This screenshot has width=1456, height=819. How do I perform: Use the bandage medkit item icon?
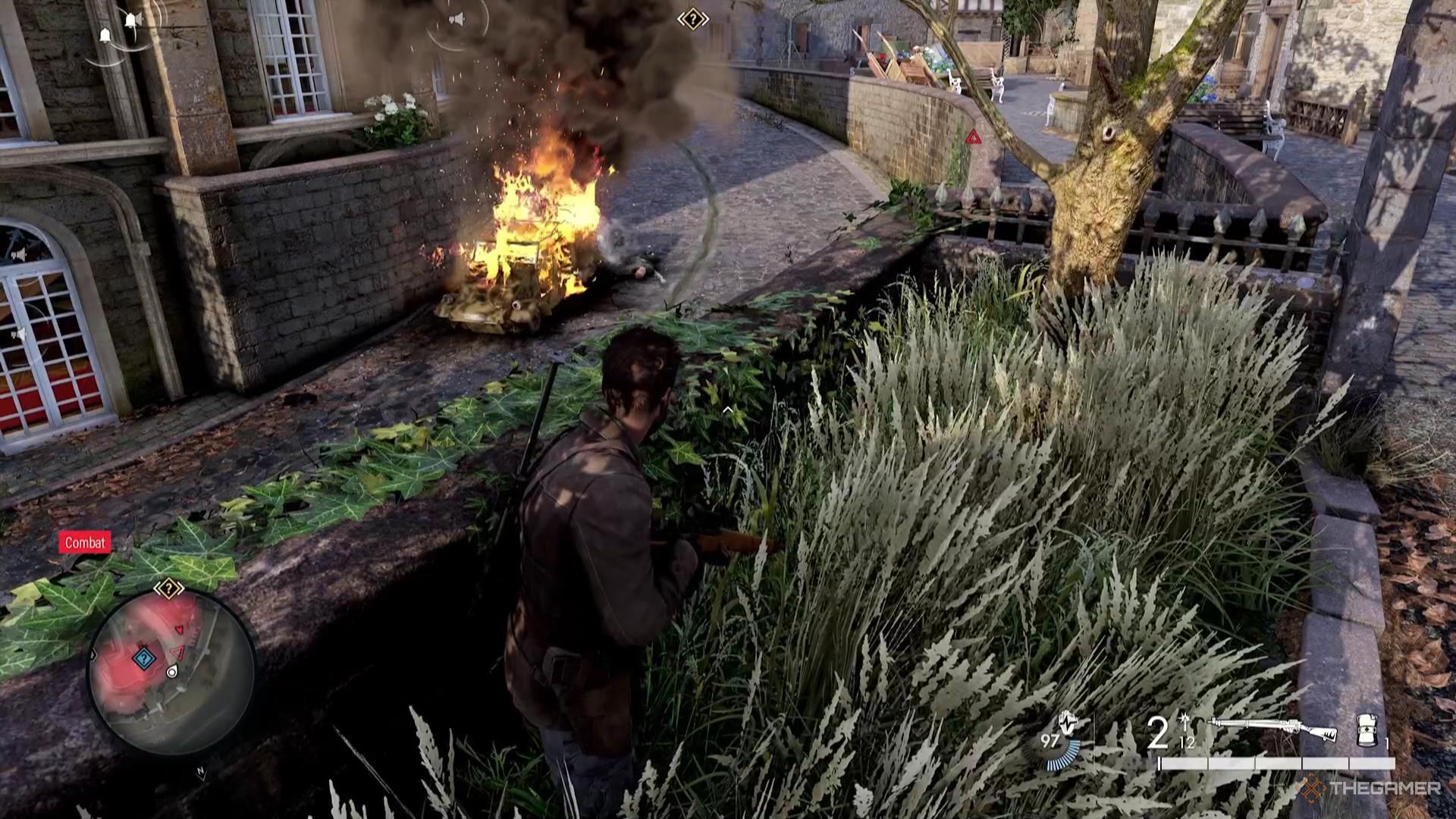(x=1367, y=729)
